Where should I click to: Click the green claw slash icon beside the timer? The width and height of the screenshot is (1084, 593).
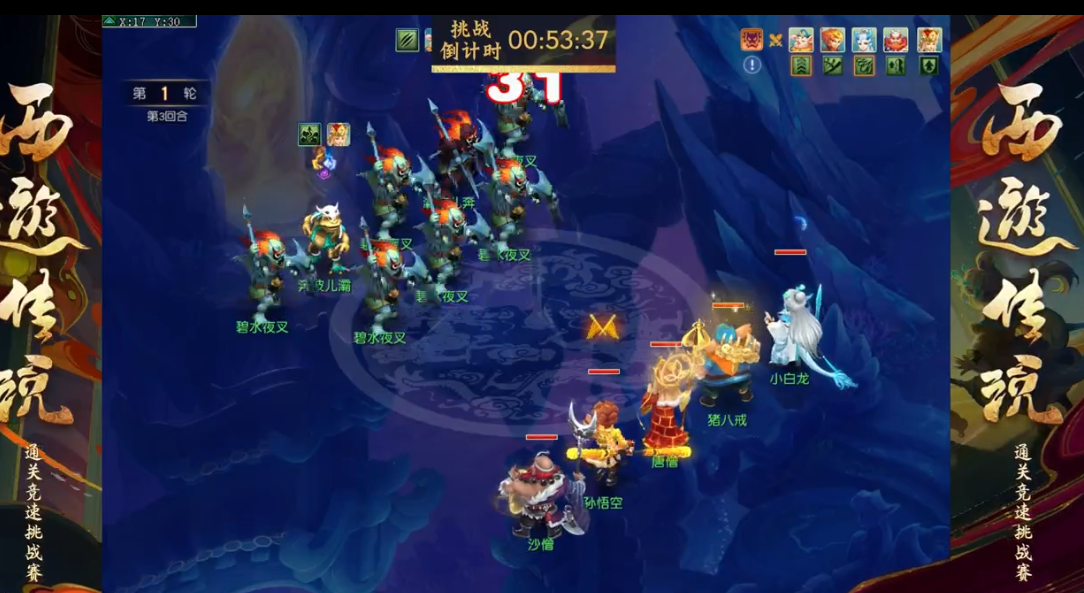pos(407,40)
